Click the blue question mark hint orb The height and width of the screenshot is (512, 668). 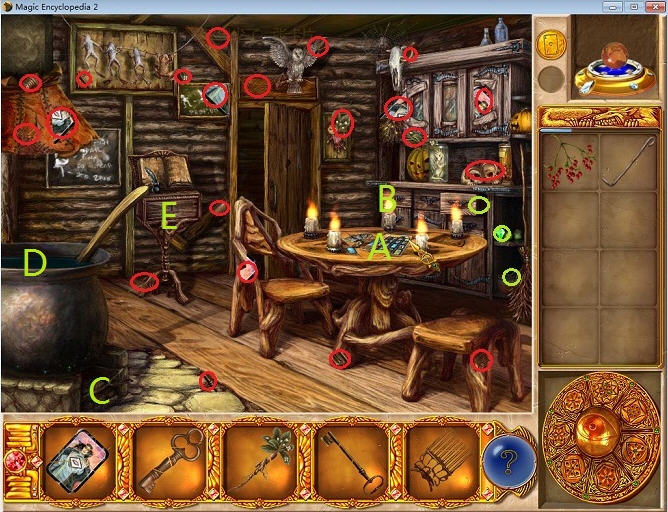[509, 462]
